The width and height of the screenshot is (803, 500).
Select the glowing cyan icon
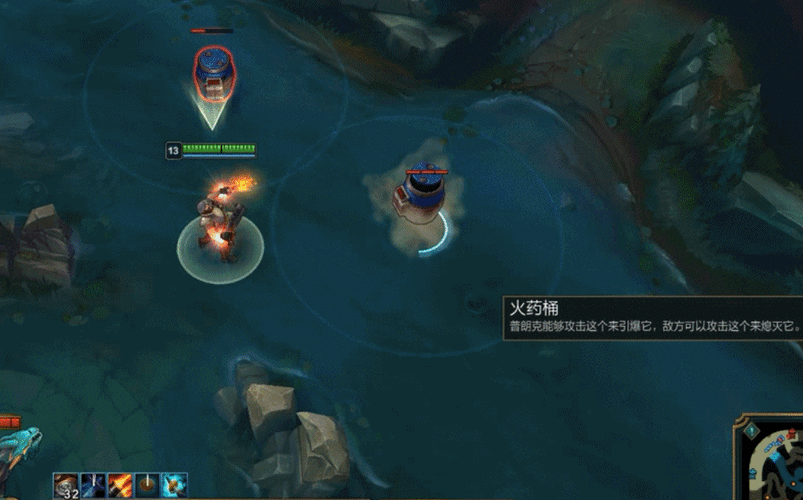coord(175,486)
